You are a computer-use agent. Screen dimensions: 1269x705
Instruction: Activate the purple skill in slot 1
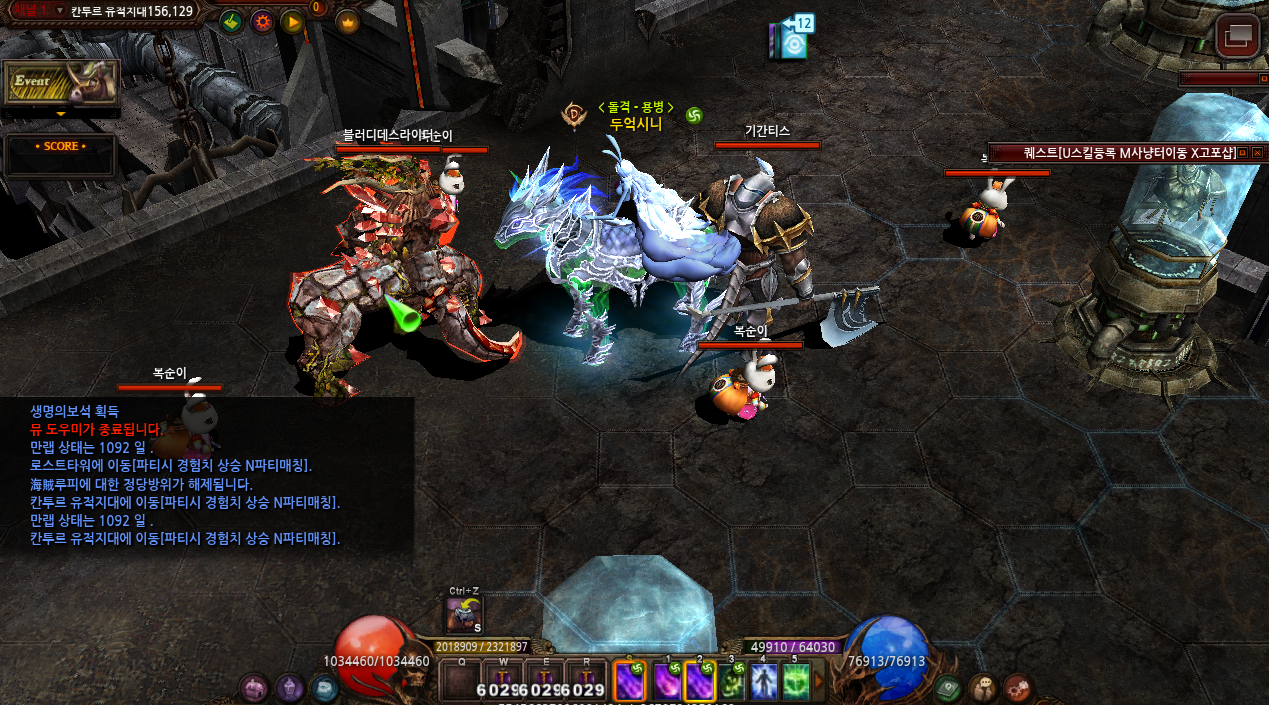[667, 682]
